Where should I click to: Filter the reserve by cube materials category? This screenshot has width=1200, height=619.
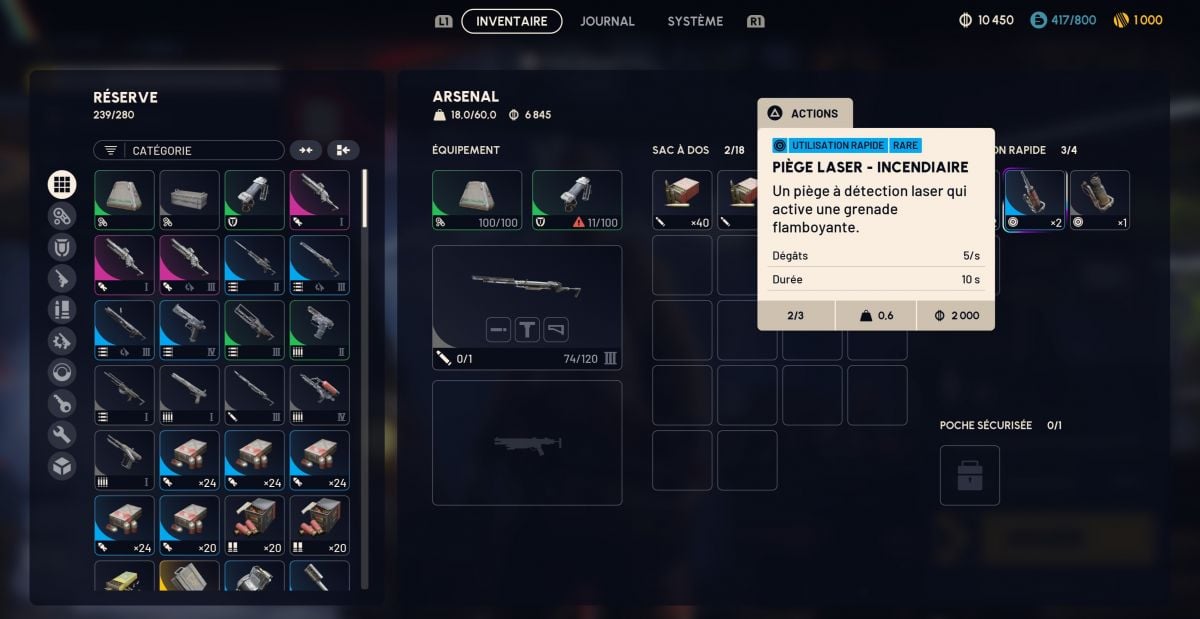(62, 466)
